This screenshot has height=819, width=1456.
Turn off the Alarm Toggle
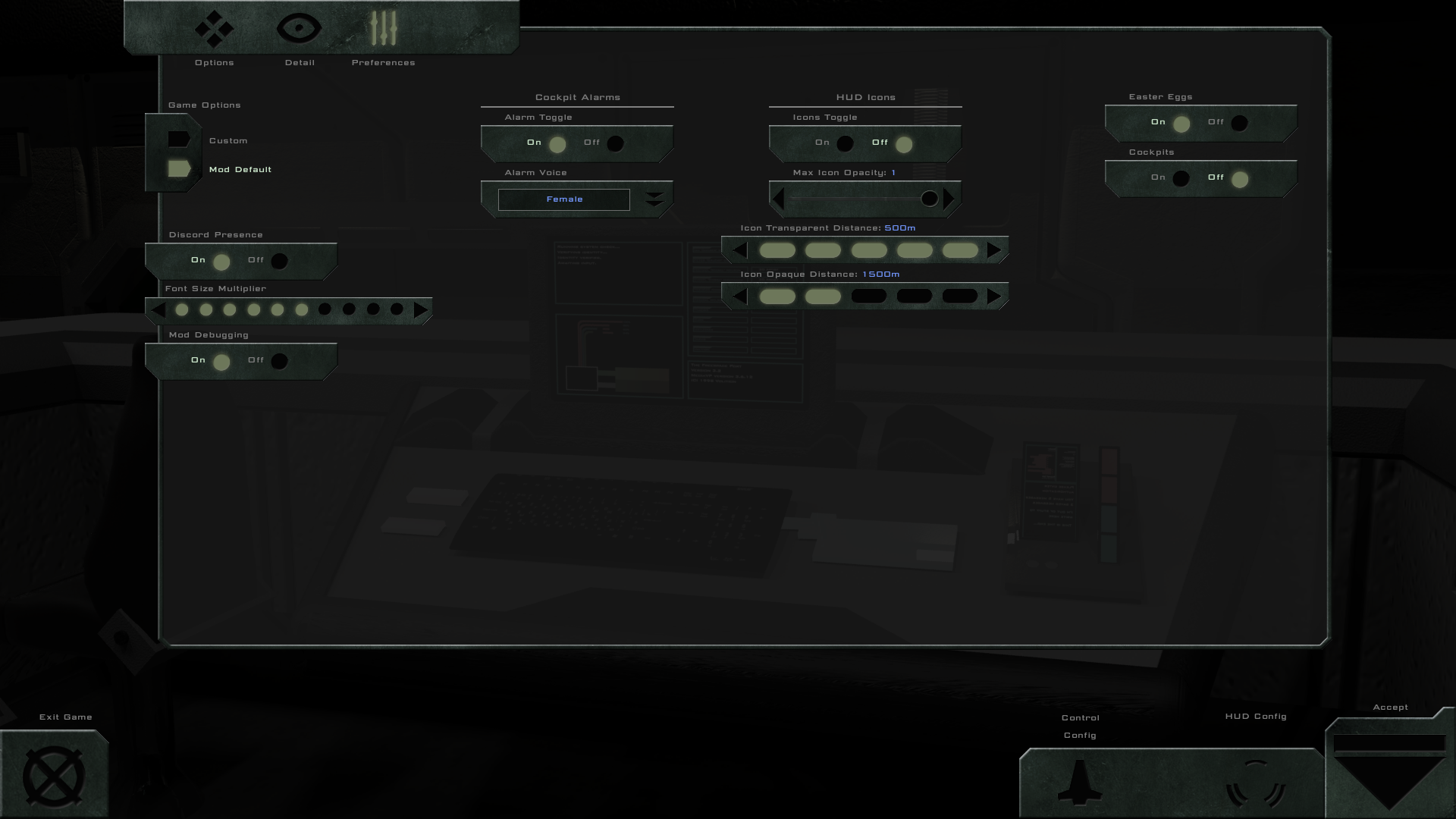coord(615,143)
